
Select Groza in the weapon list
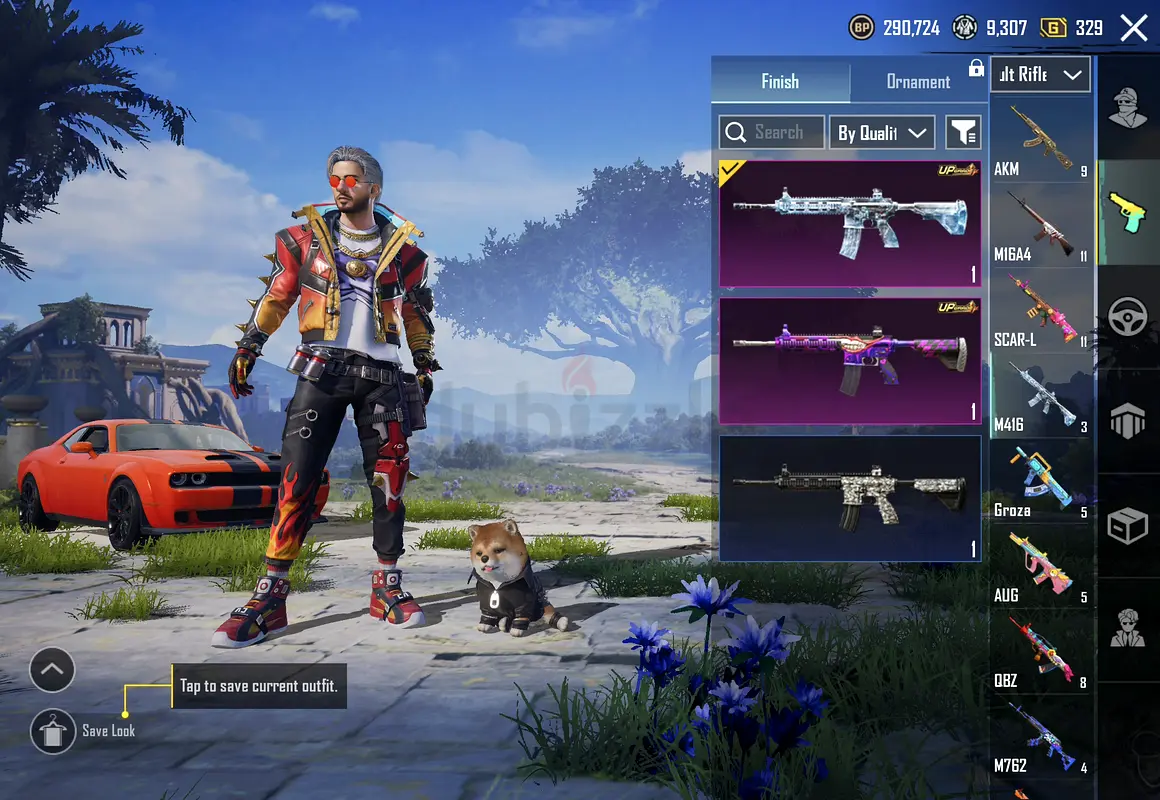[x=1040, y=483]
